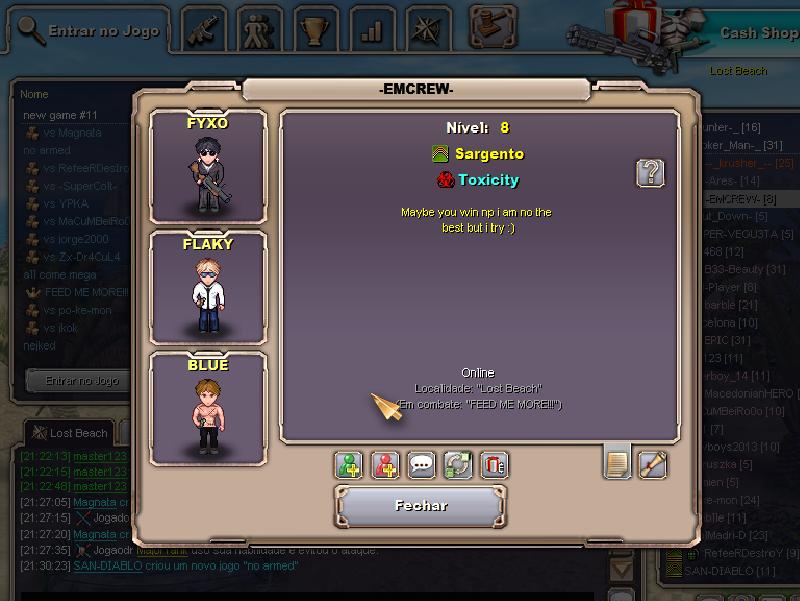
Task: Click the red player plus icon
Action: tap(386, 465)
